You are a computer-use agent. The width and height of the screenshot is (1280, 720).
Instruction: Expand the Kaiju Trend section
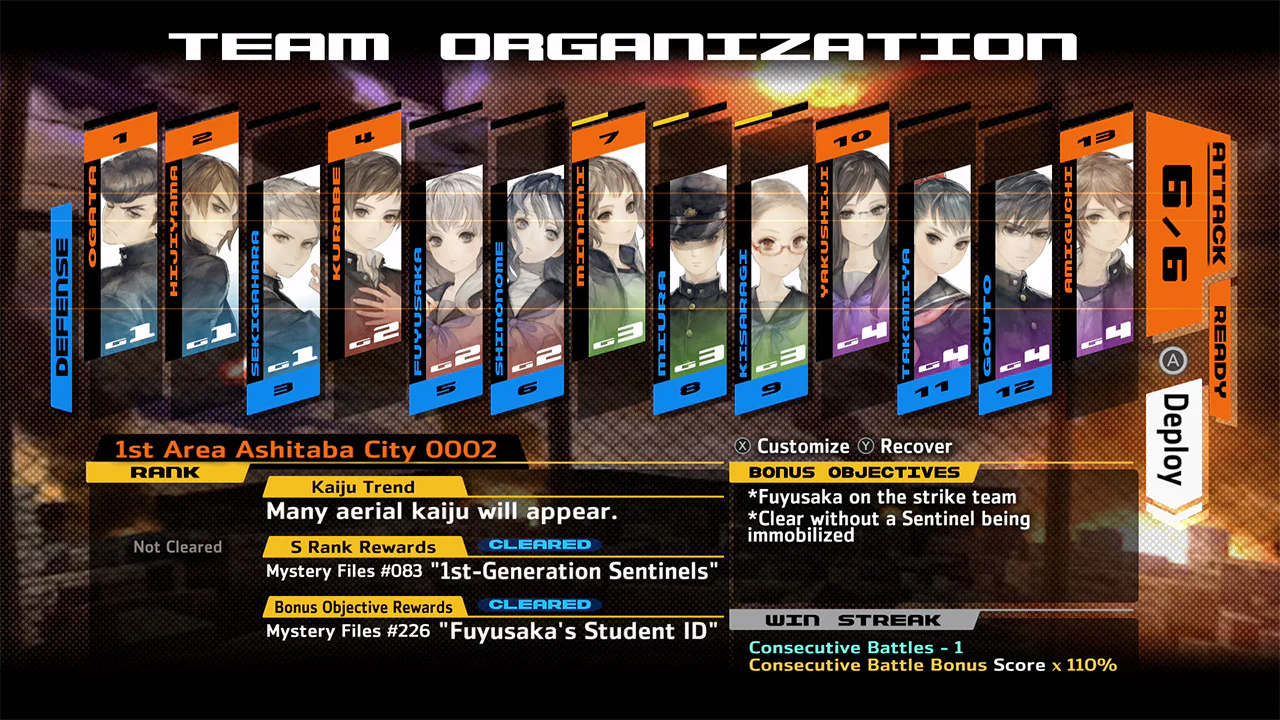[365, 487]
